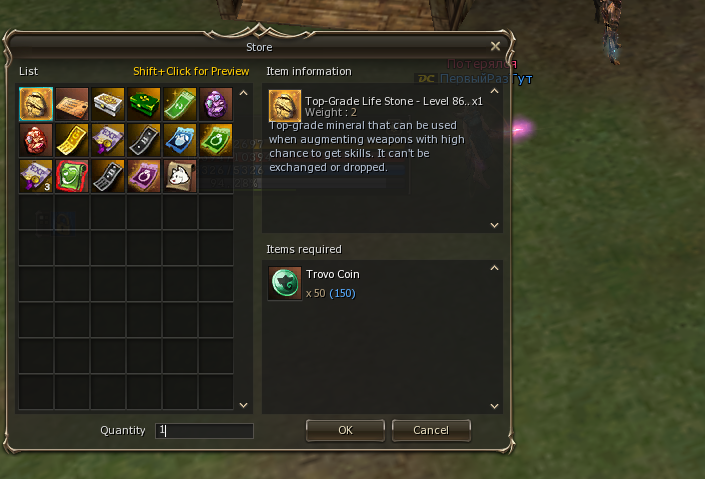Pick the green ring ticket item

tap(216, 140)
